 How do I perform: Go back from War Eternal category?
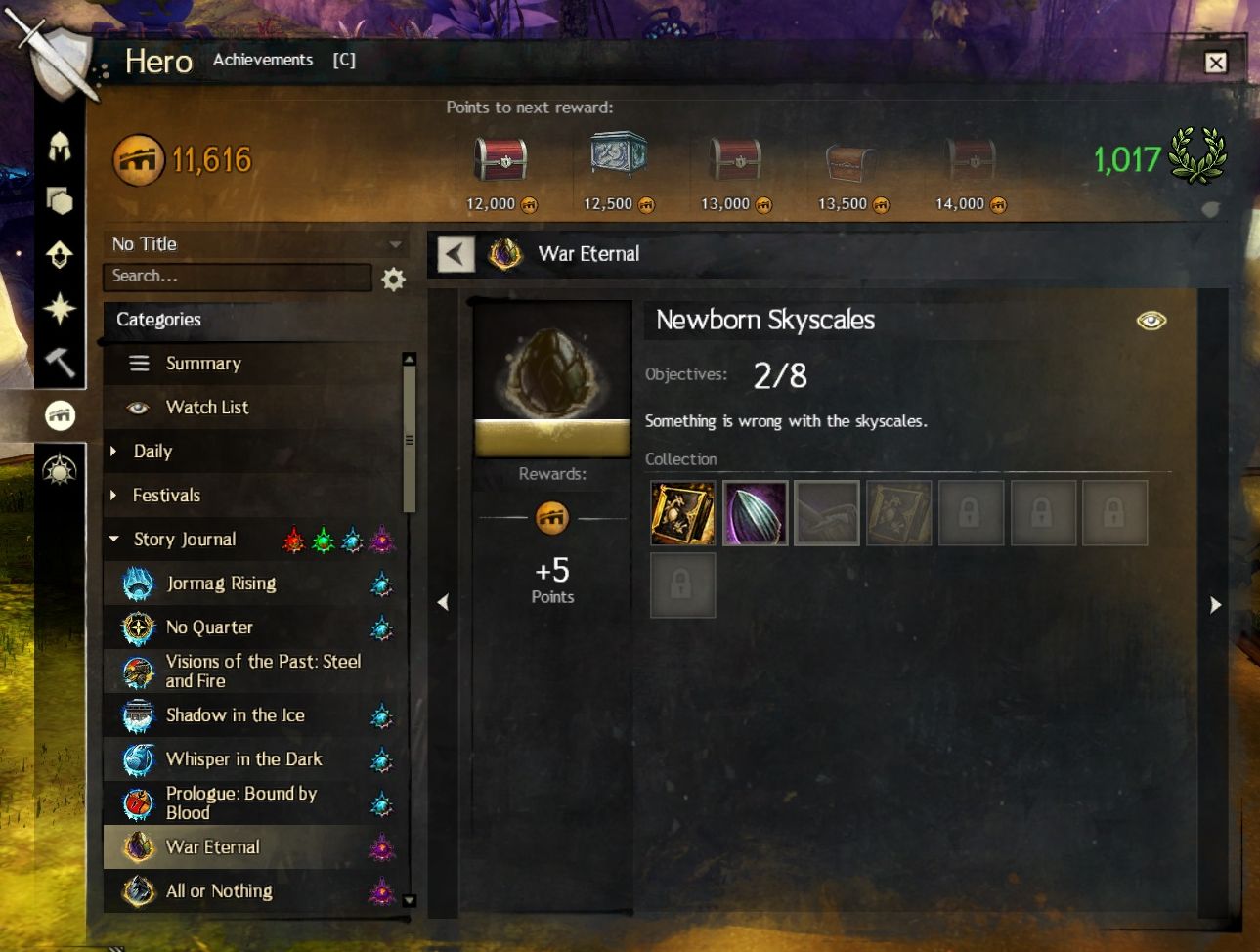coord(456,254)
